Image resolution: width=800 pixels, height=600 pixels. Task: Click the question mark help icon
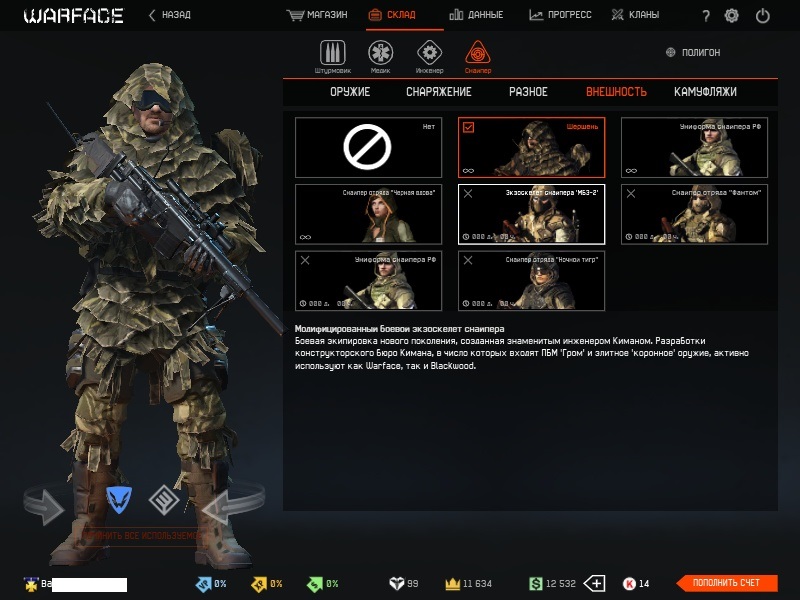(706, 16)
